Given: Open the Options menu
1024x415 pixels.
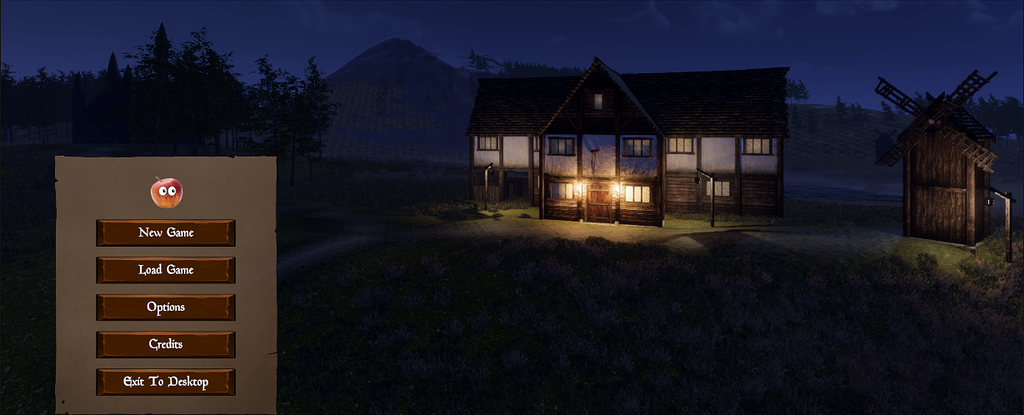Looking at the screenshot, I should click(166, 307).
